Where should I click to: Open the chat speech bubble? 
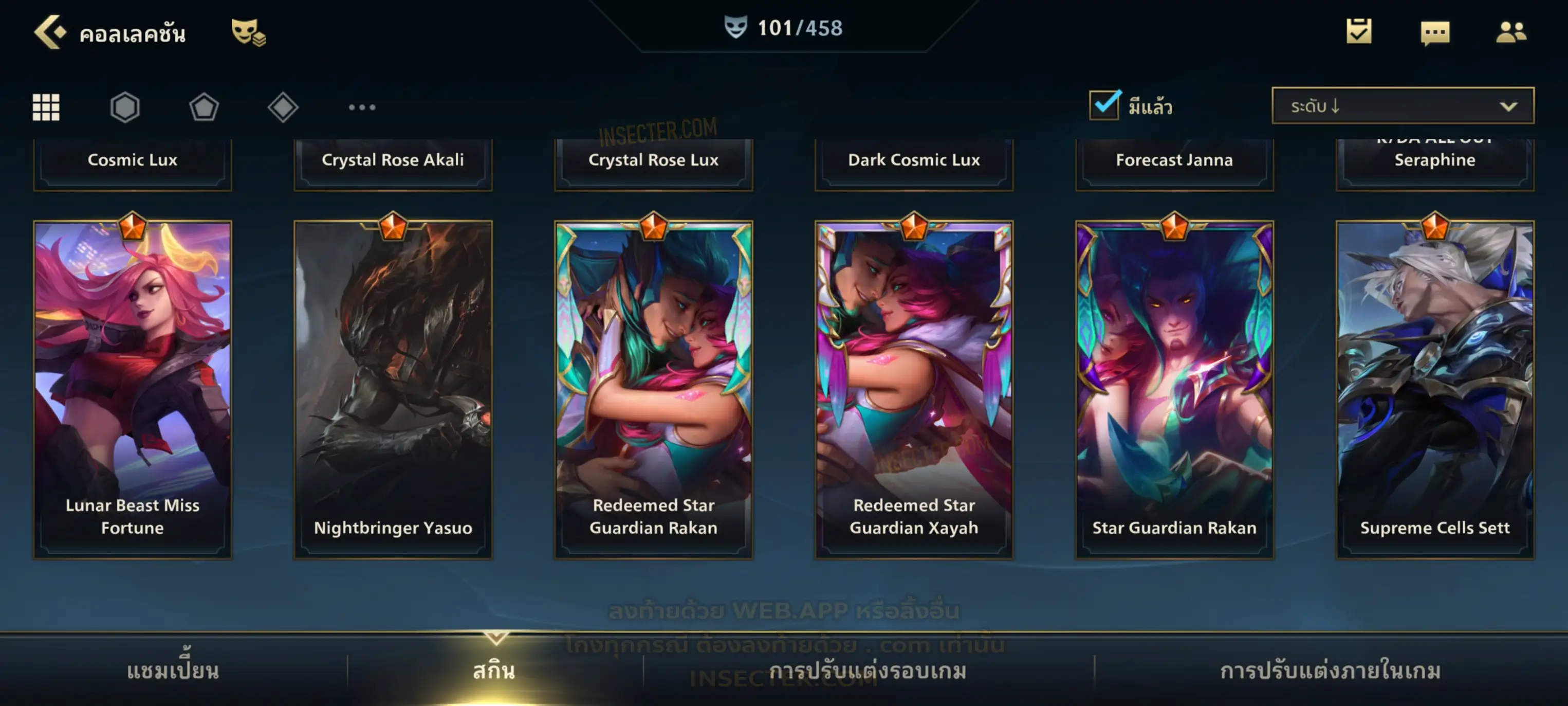1435,33
